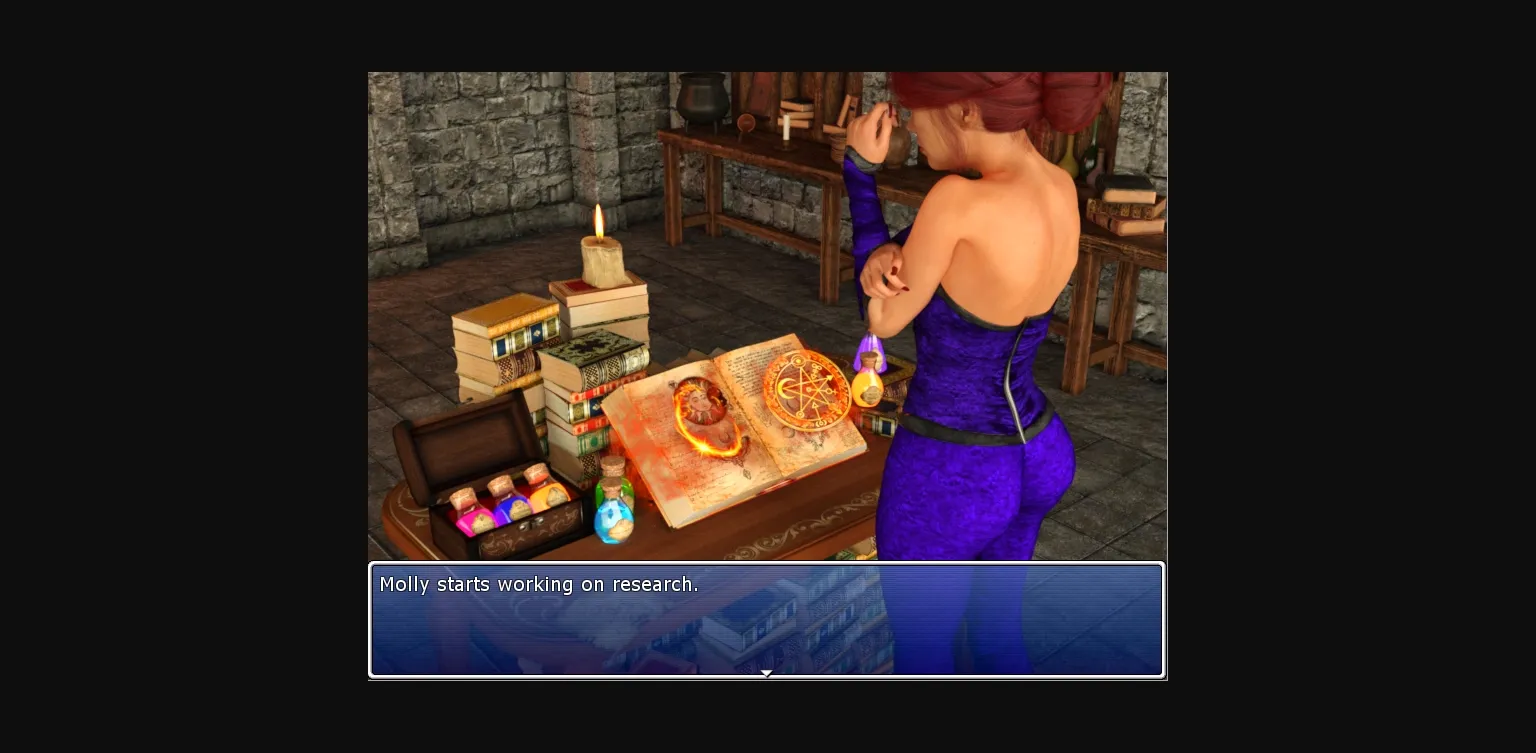The width and height of the screenshot is (1536, 753).
Task: Click the green bottle on the far shelf
Action: [1090, 158]
